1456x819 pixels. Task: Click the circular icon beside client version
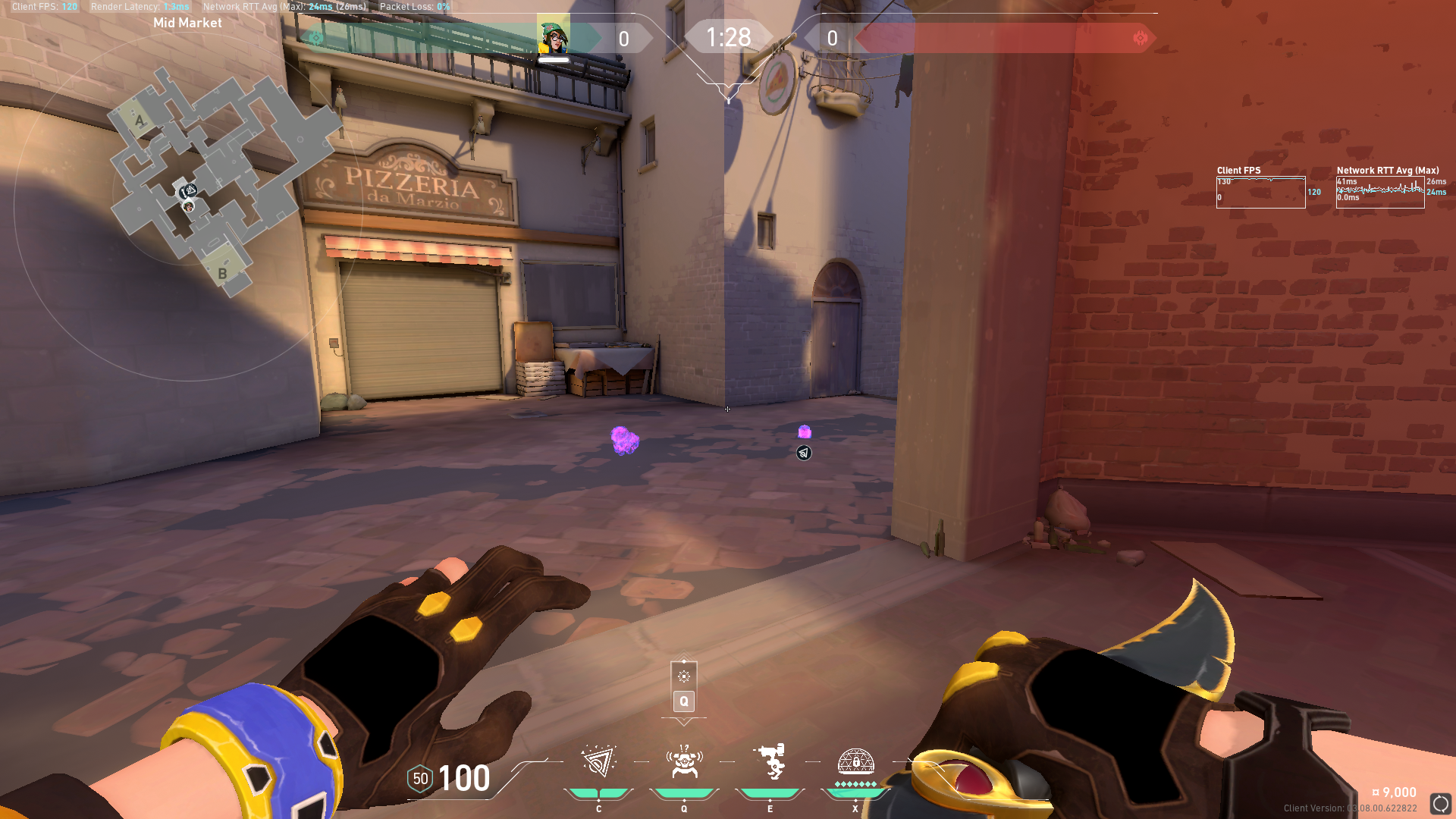click(1440, 804)
